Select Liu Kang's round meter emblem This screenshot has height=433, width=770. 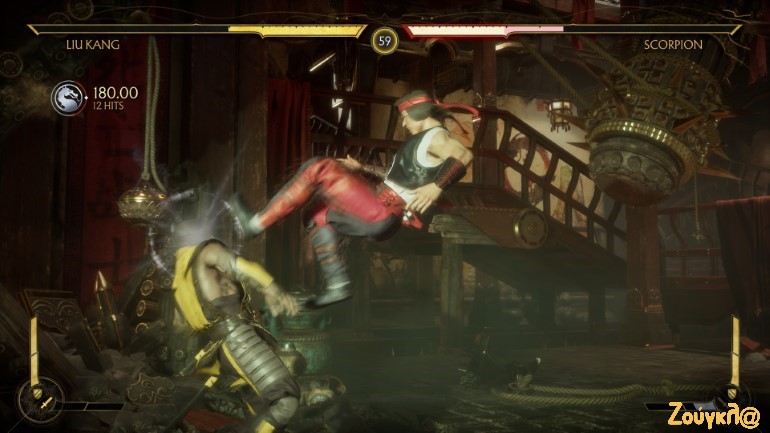[38, 401]
